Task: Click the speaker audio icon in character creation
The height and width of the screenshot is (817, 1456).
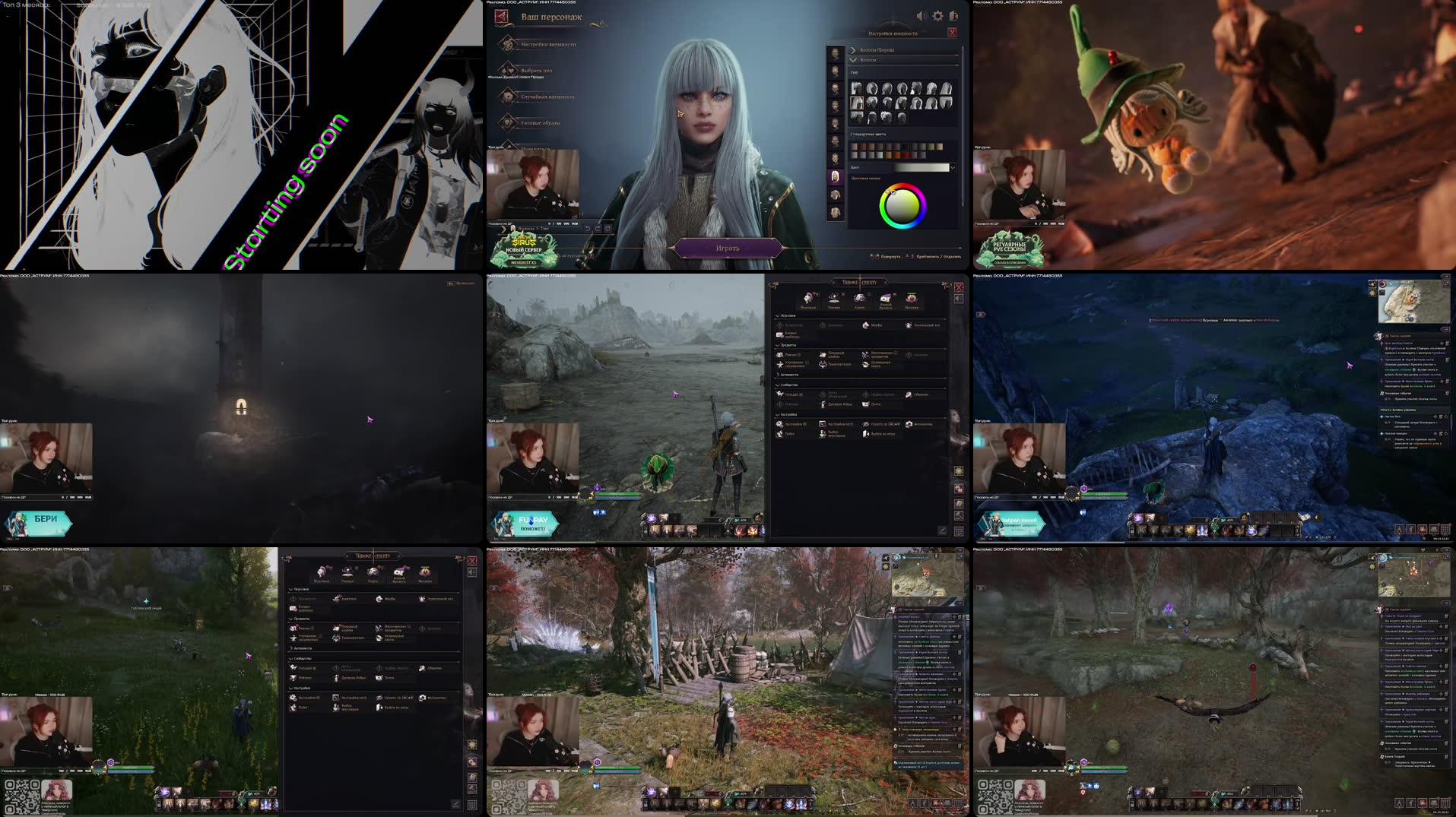Action: tap(921, 16)
